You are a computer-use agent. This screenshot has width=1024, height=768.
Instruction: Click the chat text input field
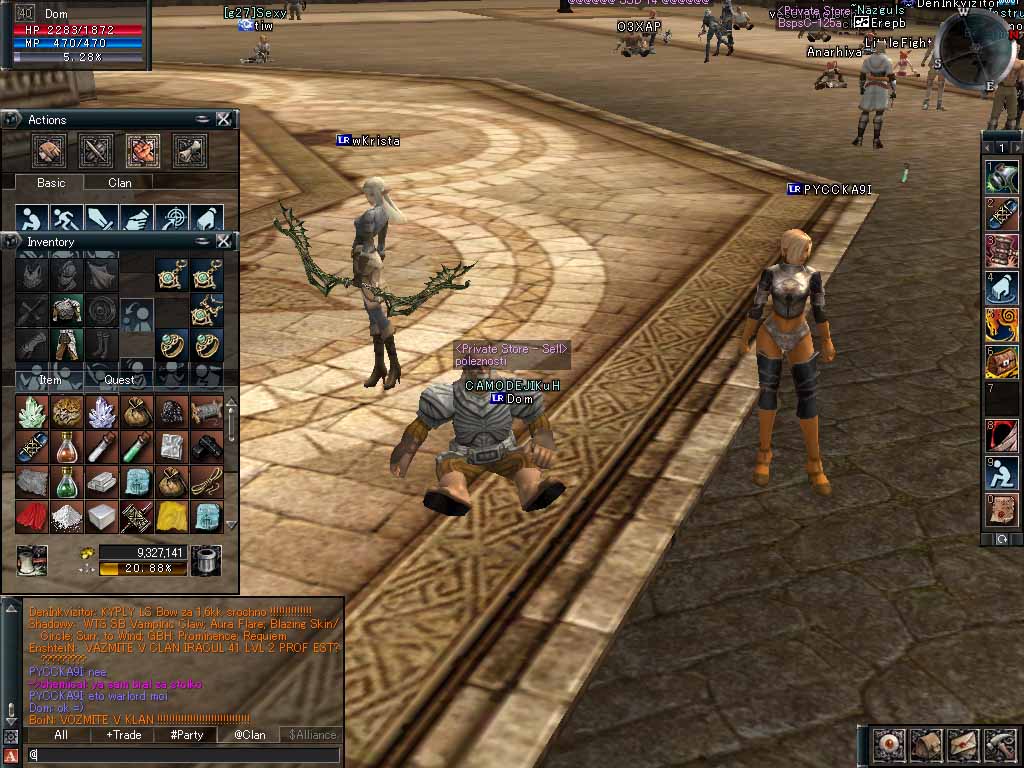(x=180, y=755)
